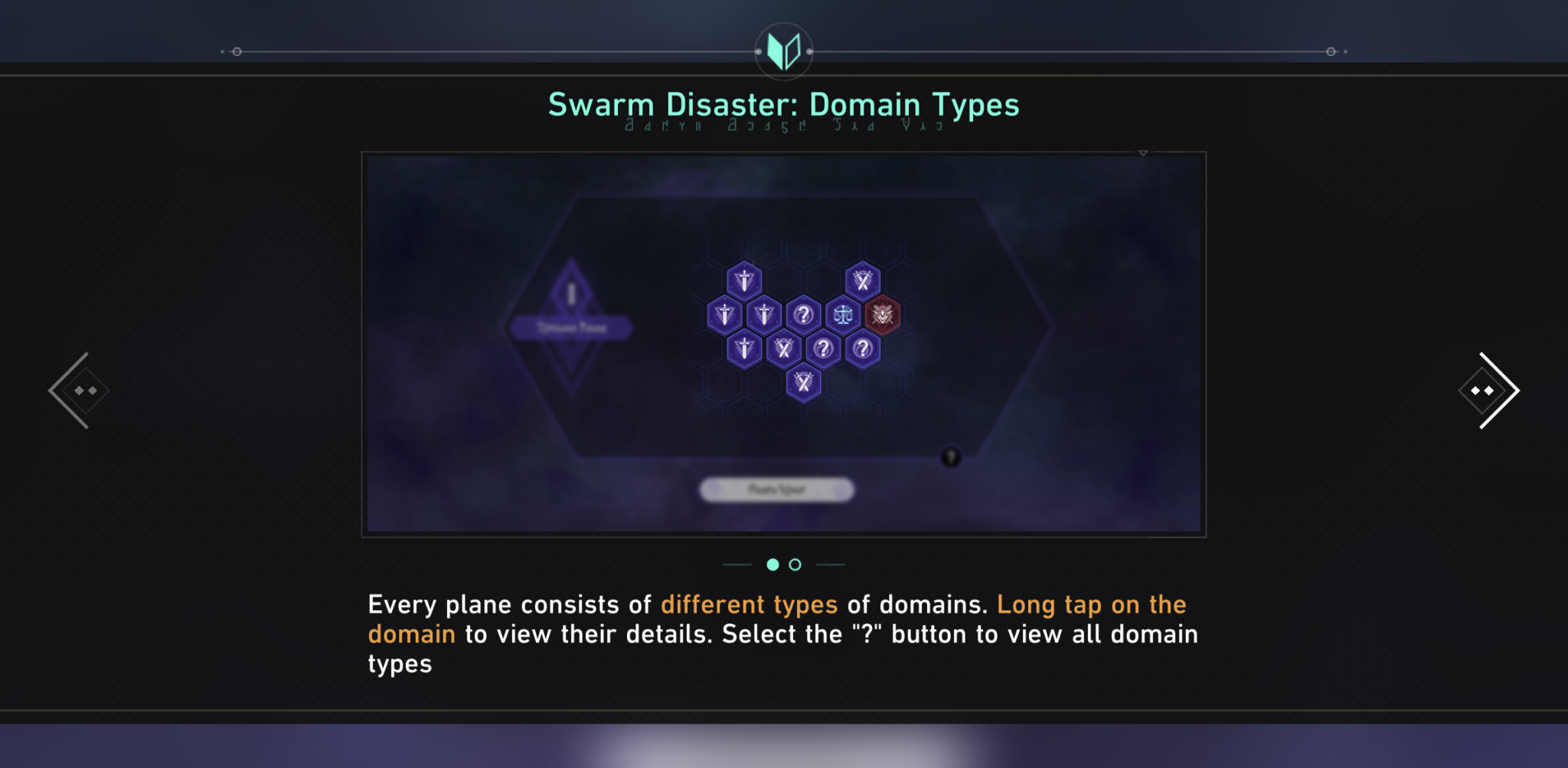Screen dimensions: 1568x768
Task: Click the right endpoint circle on the progress line
Action: [x=1330, y=52]
